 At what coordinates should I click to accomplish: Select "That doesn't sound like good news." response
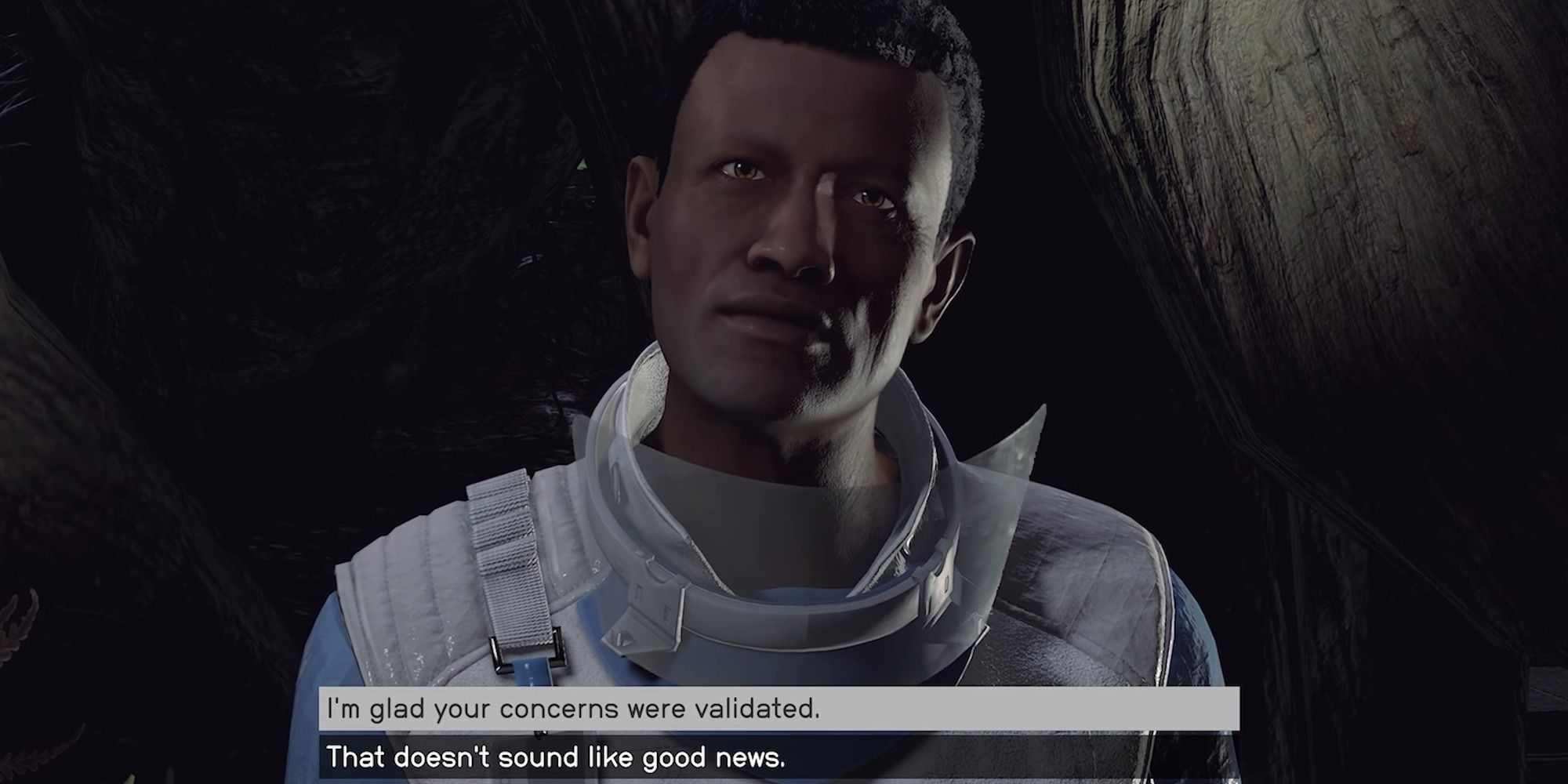pyautogui.click(x=555, y=758)
